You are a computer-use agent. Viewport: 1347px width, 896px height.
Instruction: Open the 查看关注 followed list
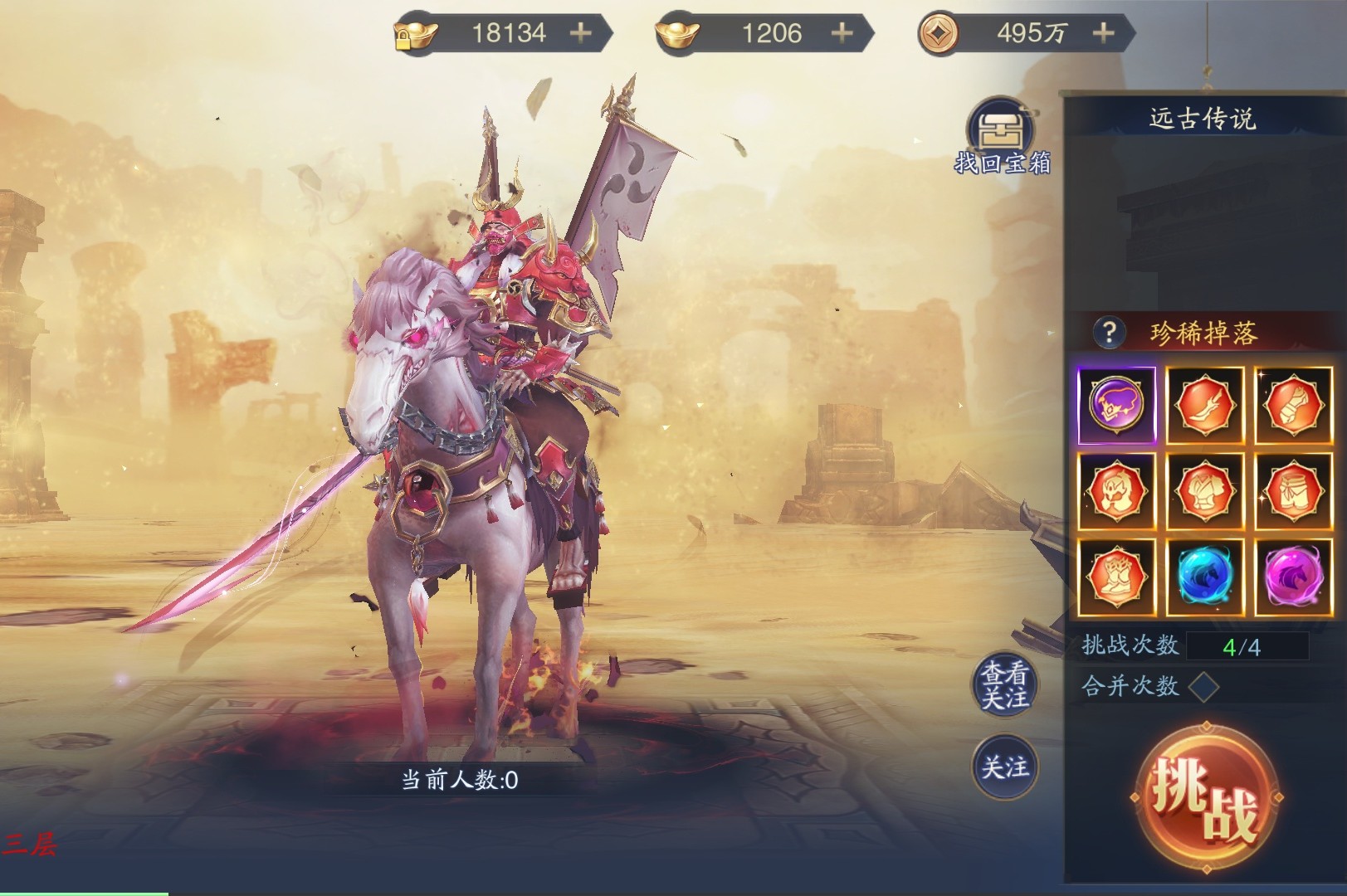[x=1005, y=686]
